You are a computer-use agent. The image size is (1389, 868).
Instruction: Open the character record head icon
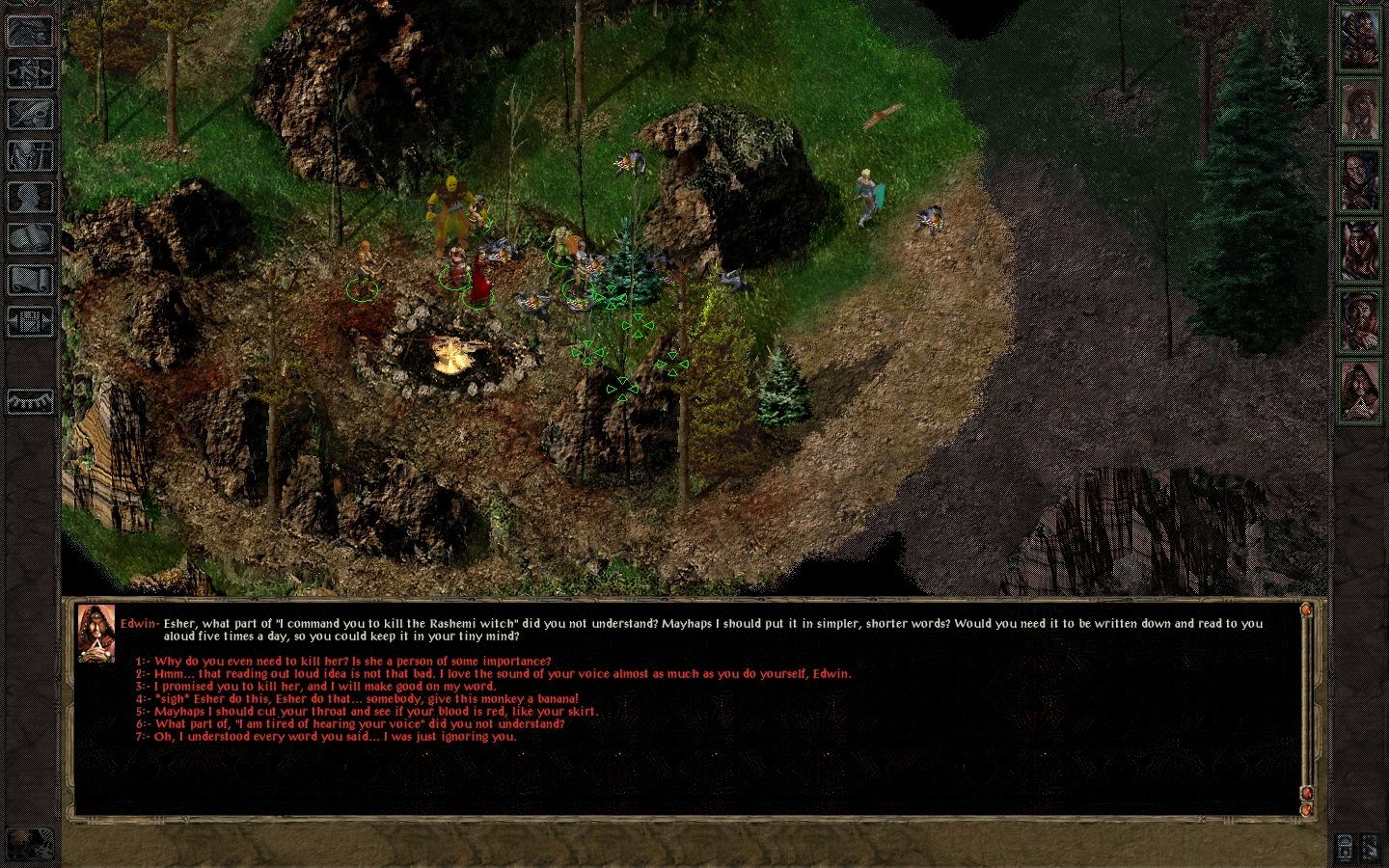(x=31, y=197)
